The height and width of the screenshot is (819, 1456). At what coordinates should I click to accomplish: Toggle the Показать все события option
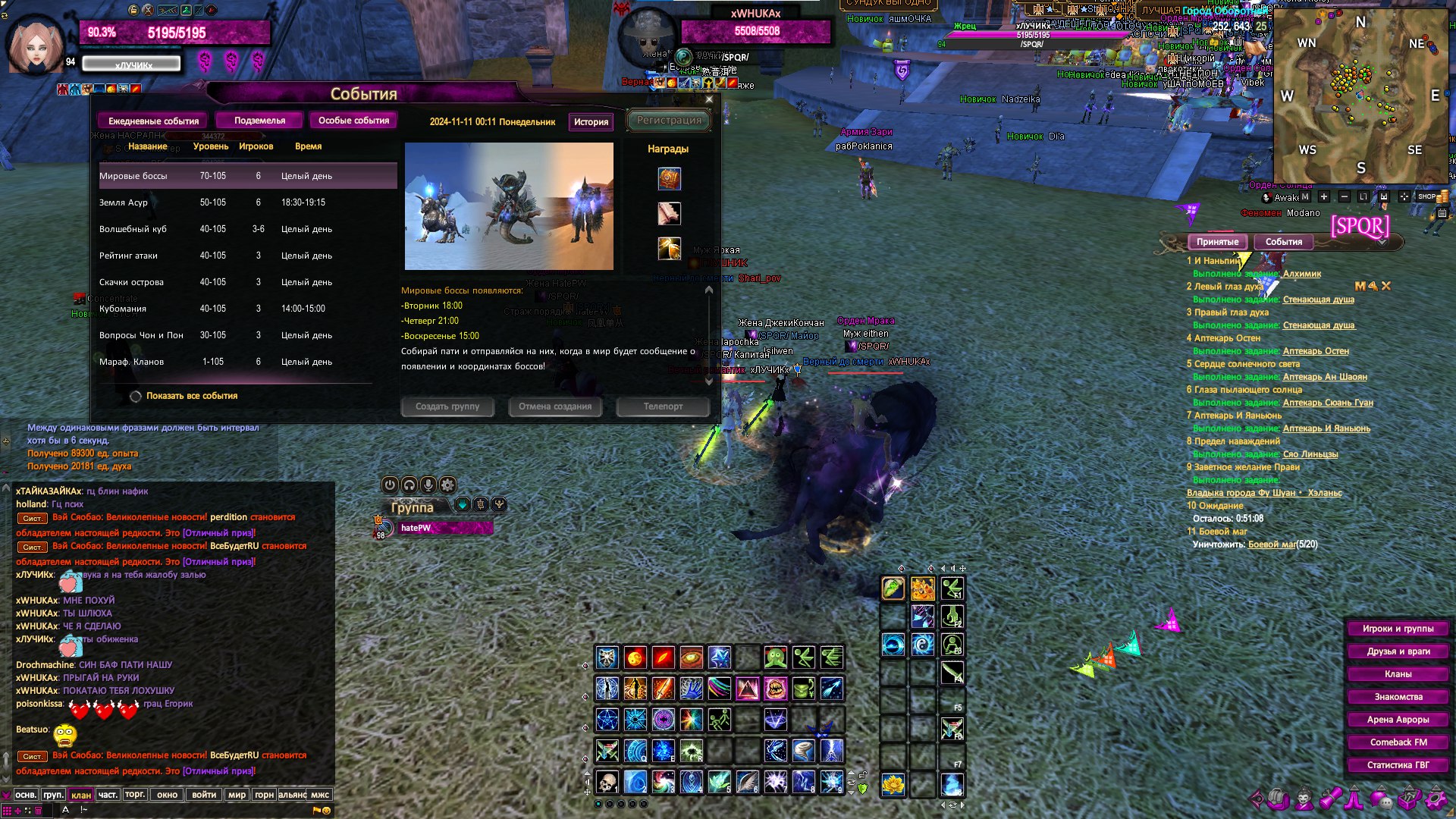tap(136, 396)
